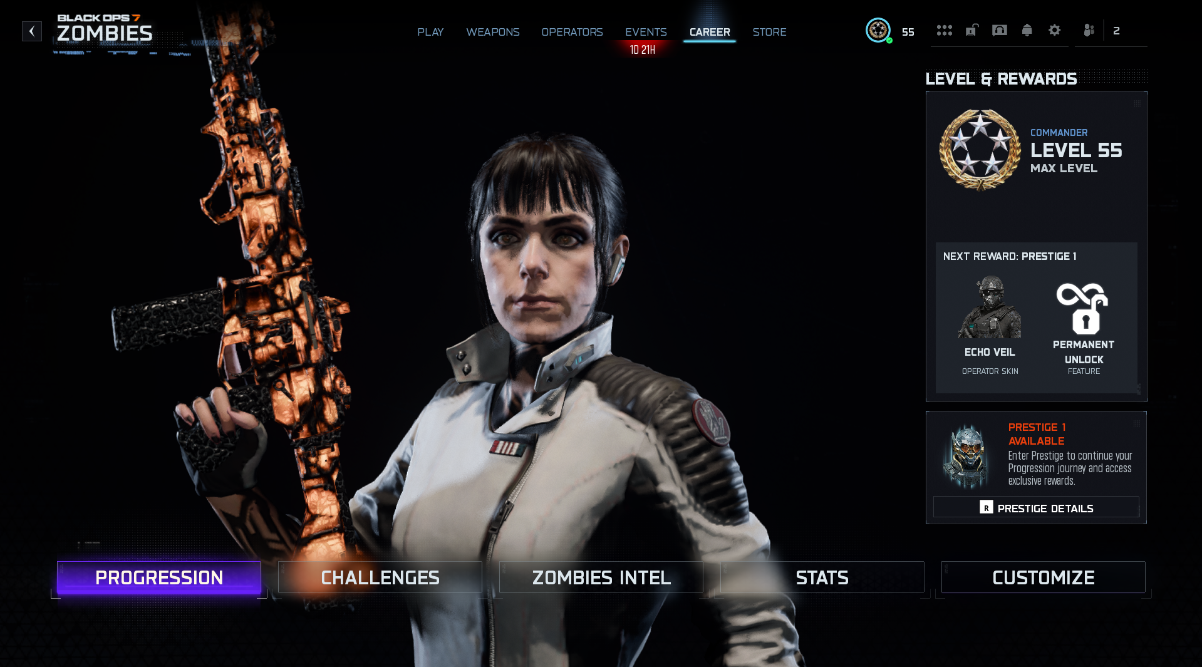
Task: Select the Career tab
Action: 709,32
